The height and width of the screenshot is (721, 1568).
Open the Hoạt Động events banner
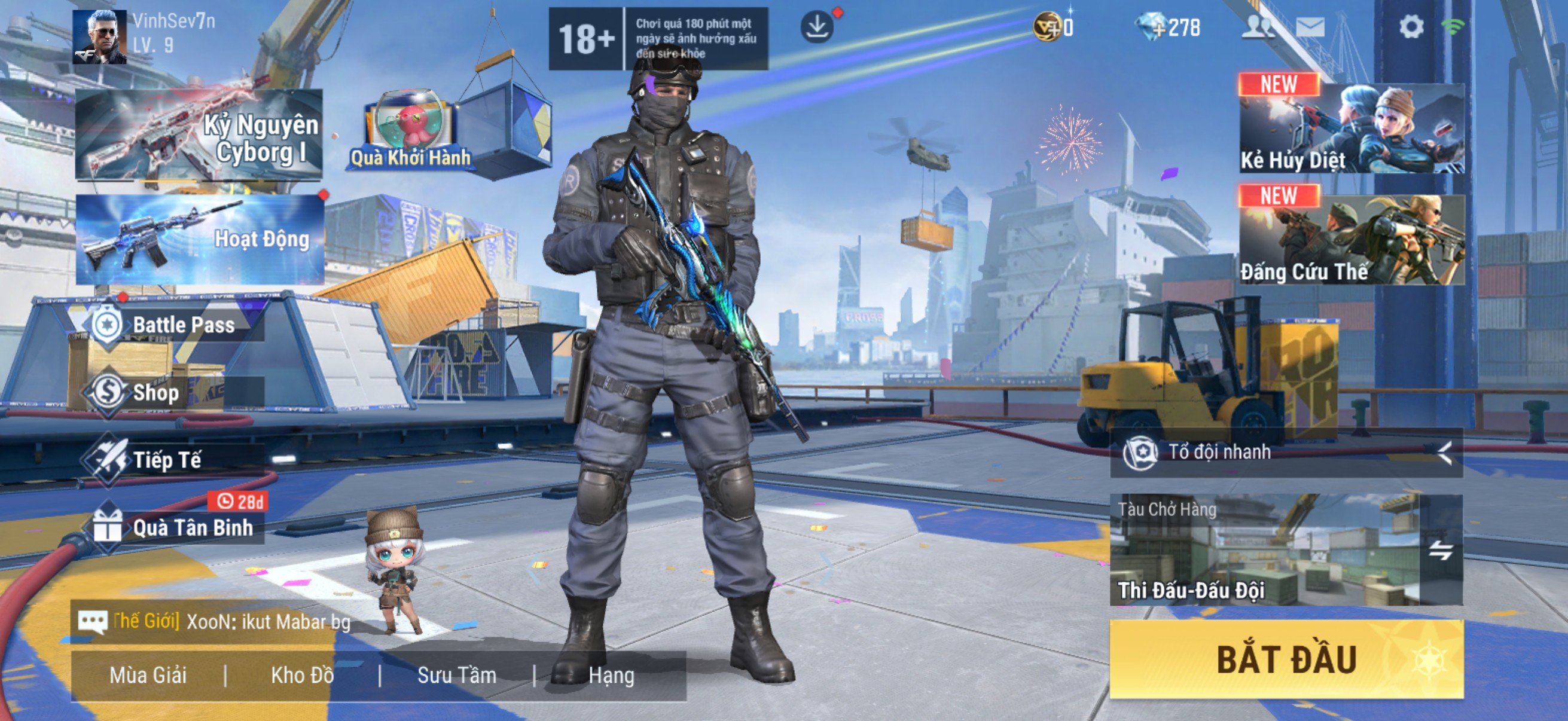pos(200,240)
